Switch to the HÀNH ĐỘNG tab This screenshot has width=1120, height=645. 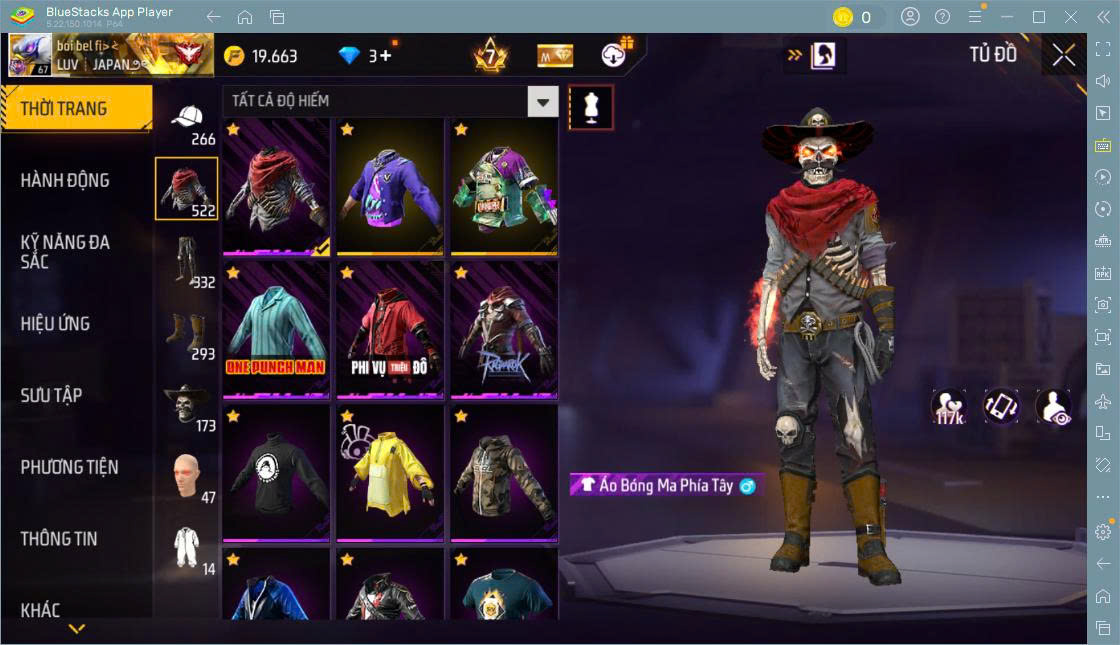tap(65, 181)
